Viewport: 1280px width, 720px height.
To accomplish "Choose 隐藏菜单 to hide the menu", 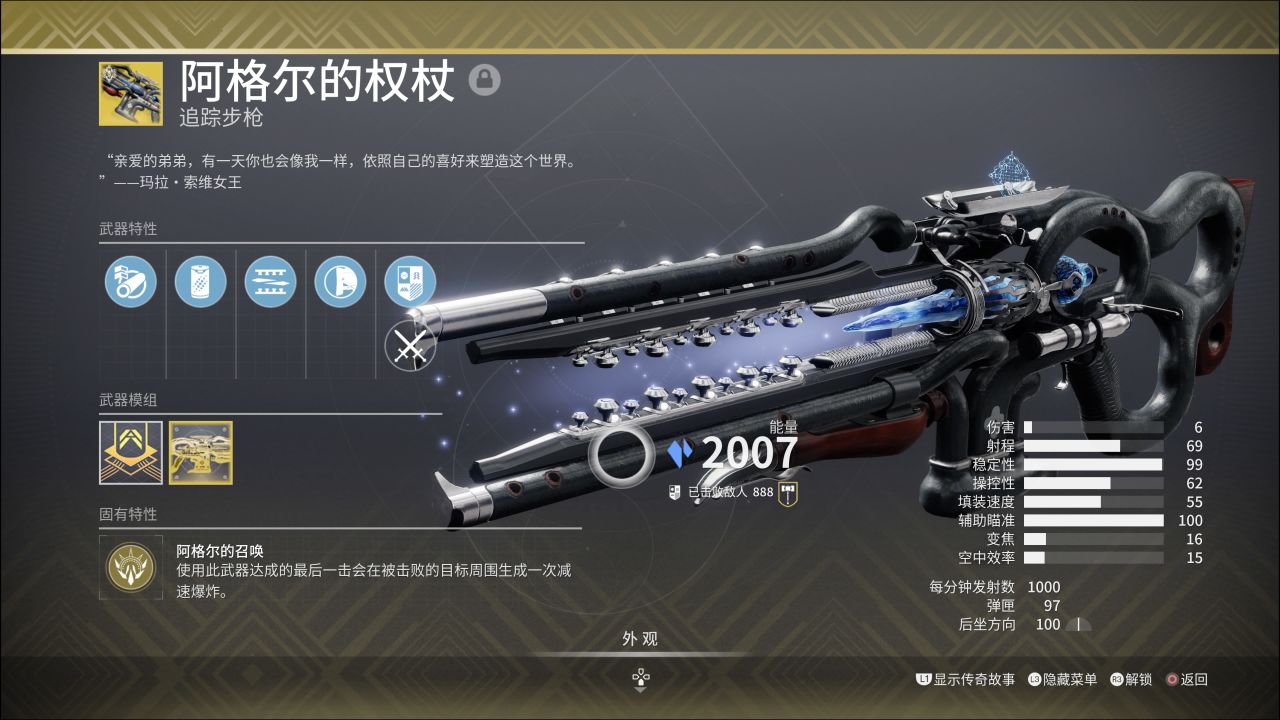I will 1062,679.
